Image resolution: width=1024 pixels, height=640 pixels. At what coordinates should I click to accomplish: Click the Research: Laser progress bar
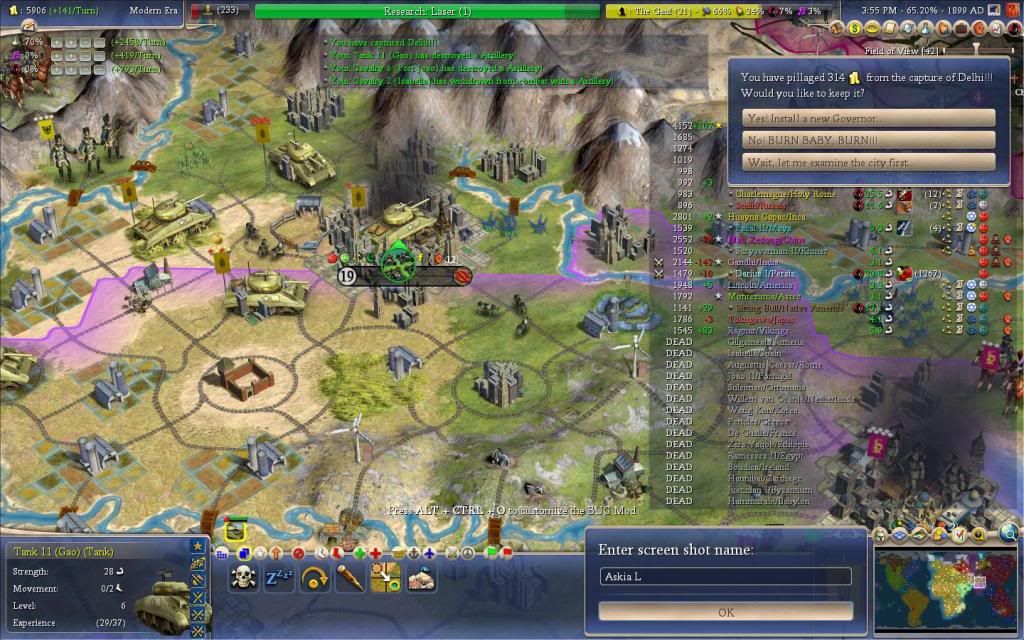[x=427, y=11]
